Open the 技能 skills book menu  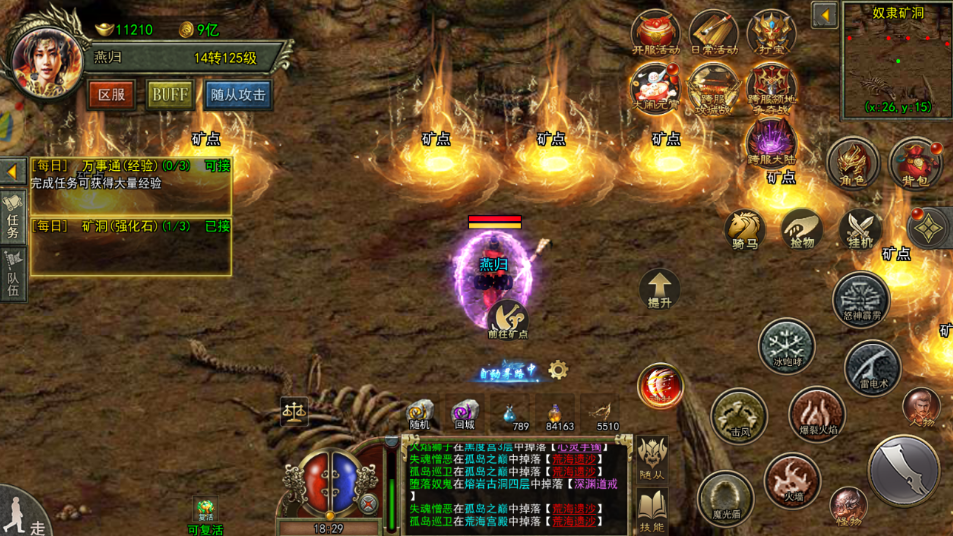pos(652,510)
